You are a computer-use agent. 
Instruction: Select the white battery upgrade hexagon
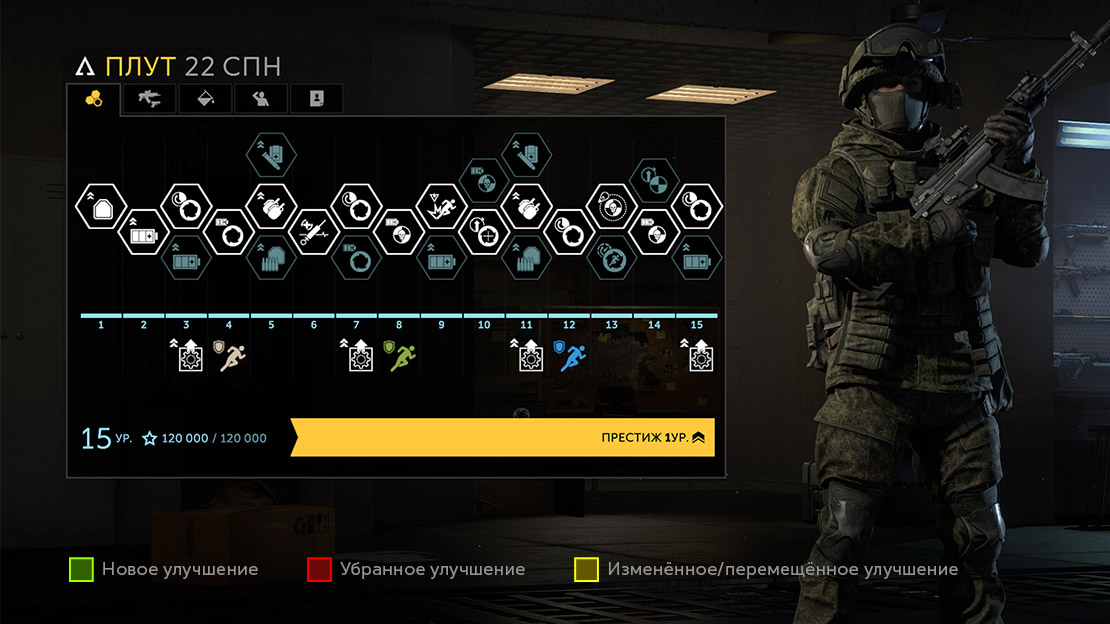(142, 232)
